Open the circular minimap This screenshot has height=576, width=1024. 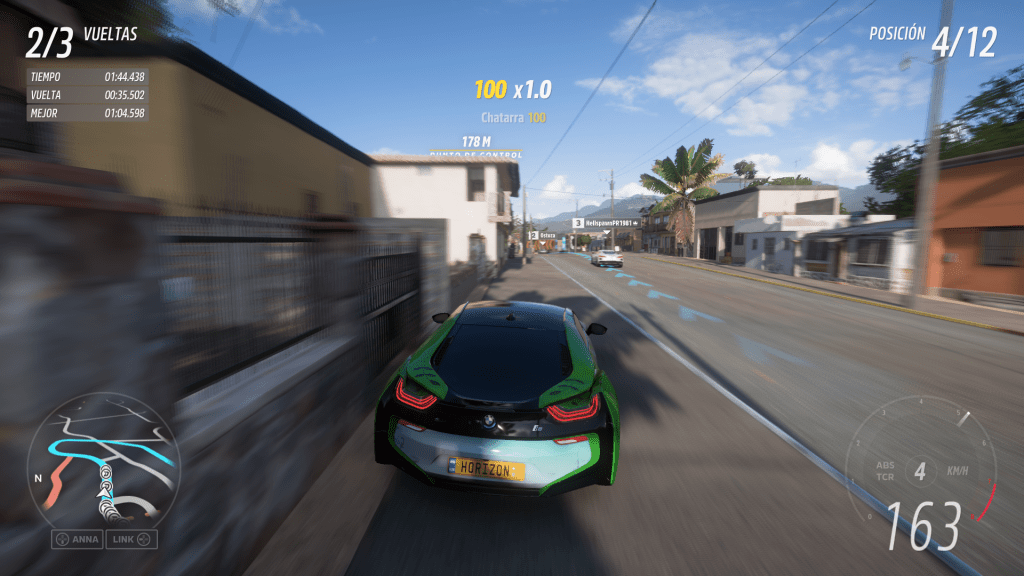tap(104, 461)
